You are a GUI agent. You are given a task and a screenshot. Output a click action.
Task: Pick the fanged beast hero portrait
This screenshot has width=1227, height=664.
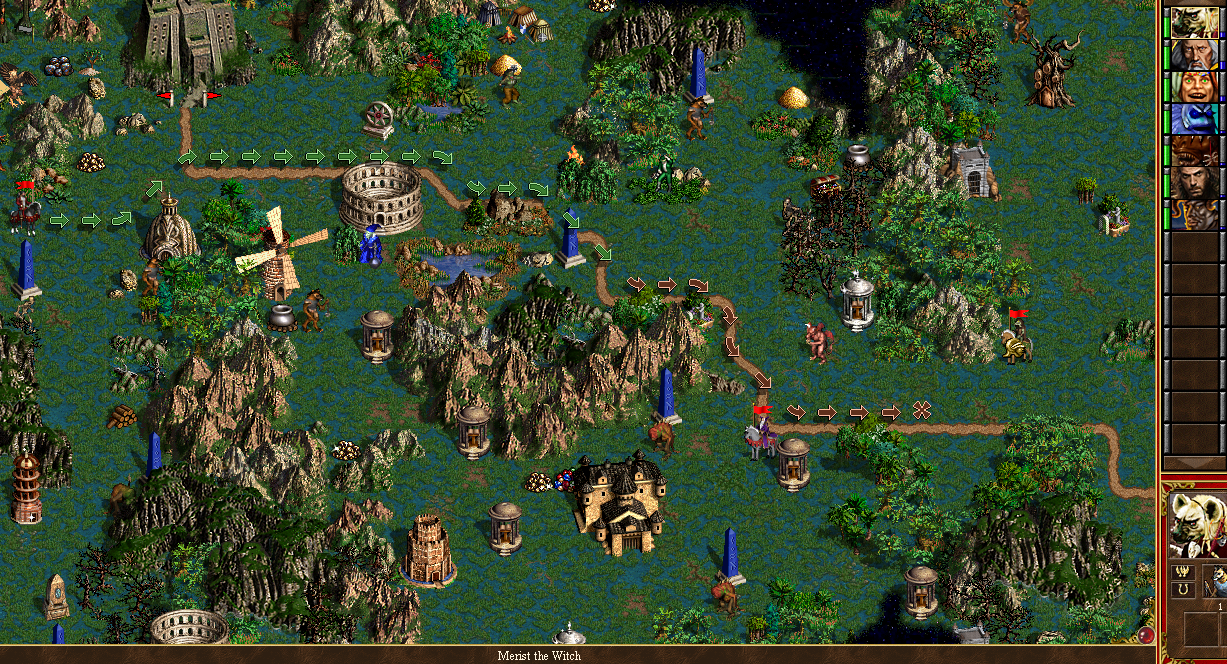tap(1193, 151)
